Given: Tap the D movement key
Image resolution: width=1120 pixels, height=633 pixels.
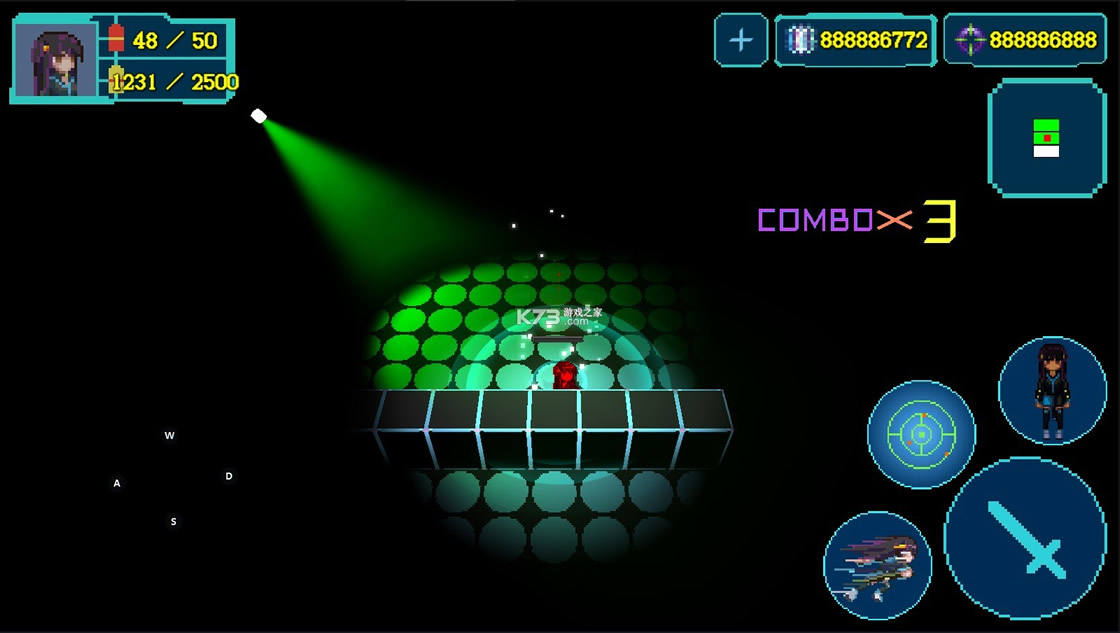Looking at the screenshot, I should [229, 477].
